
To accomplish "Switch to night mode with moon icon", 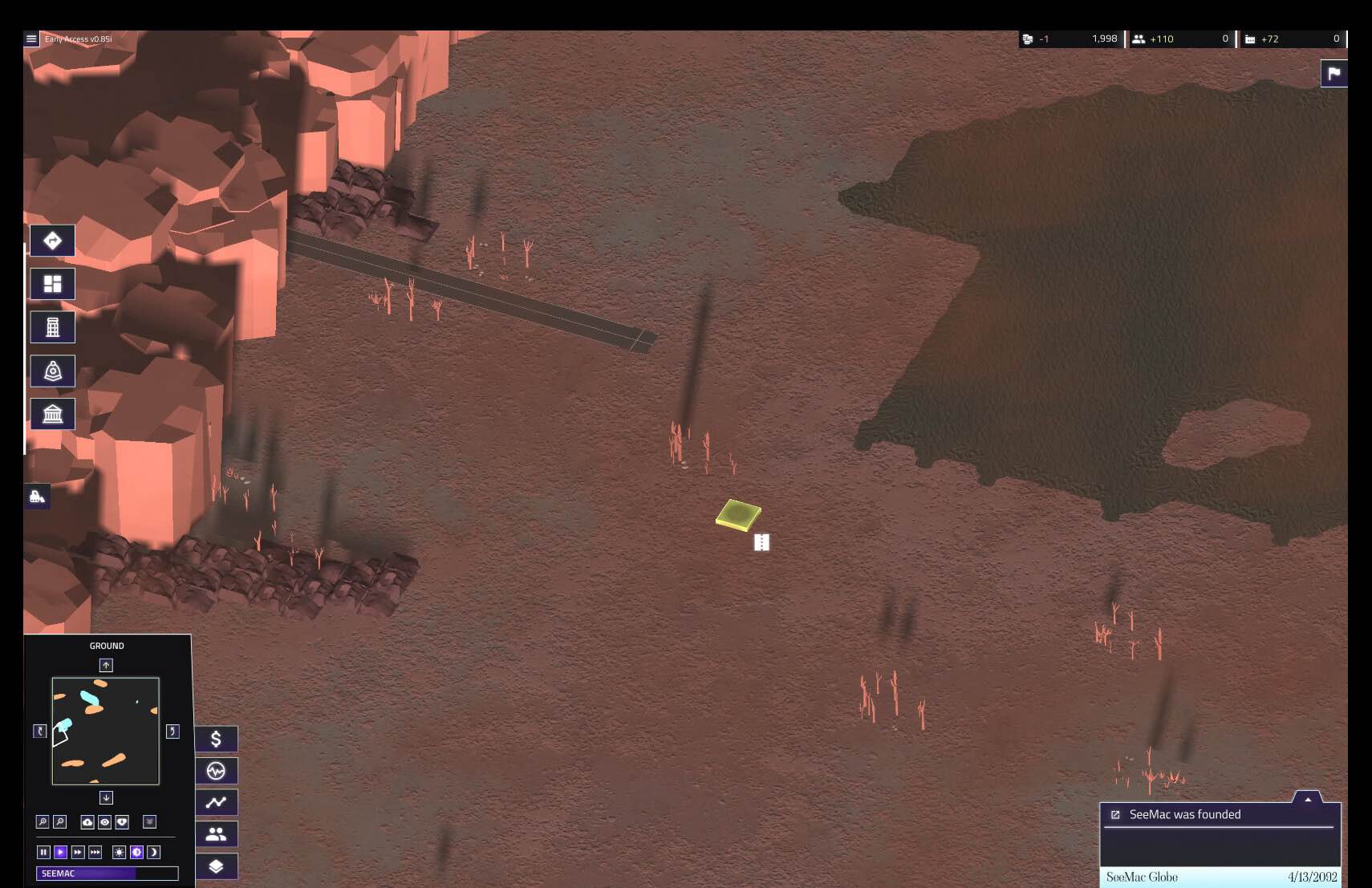I will pyautogui.click(x=153, y=852).
